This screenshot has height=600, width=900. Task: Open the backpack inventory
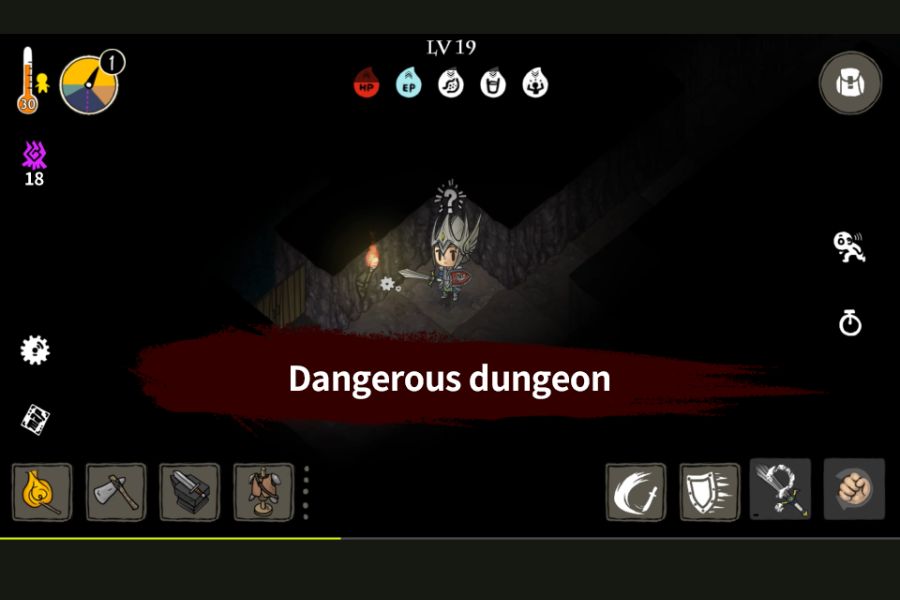tap(850, 82)
